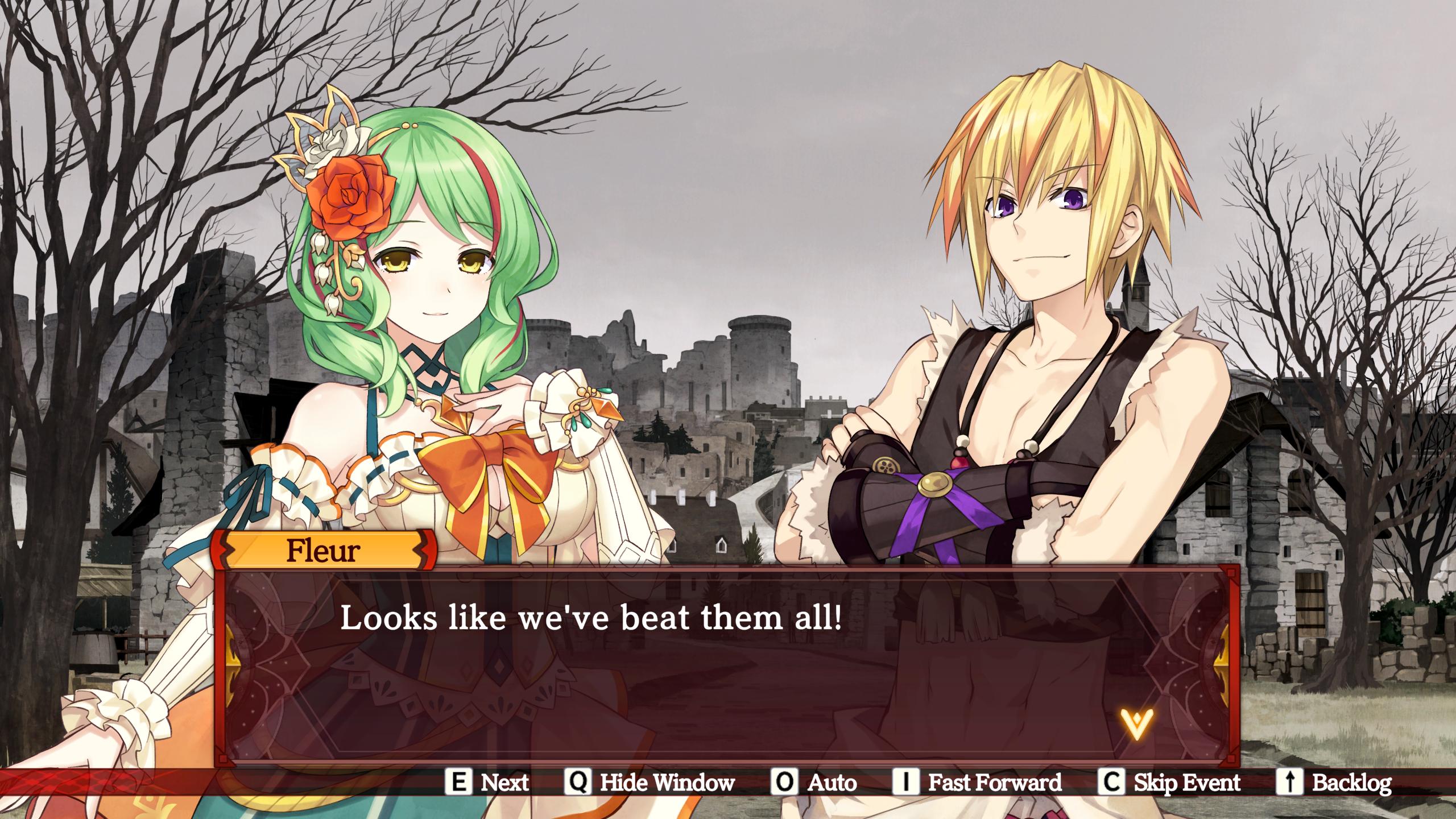Hide the dialogue window via Hide Window
The width and height of the screenshot is (1456, 819).
click(x=667, y=783)
